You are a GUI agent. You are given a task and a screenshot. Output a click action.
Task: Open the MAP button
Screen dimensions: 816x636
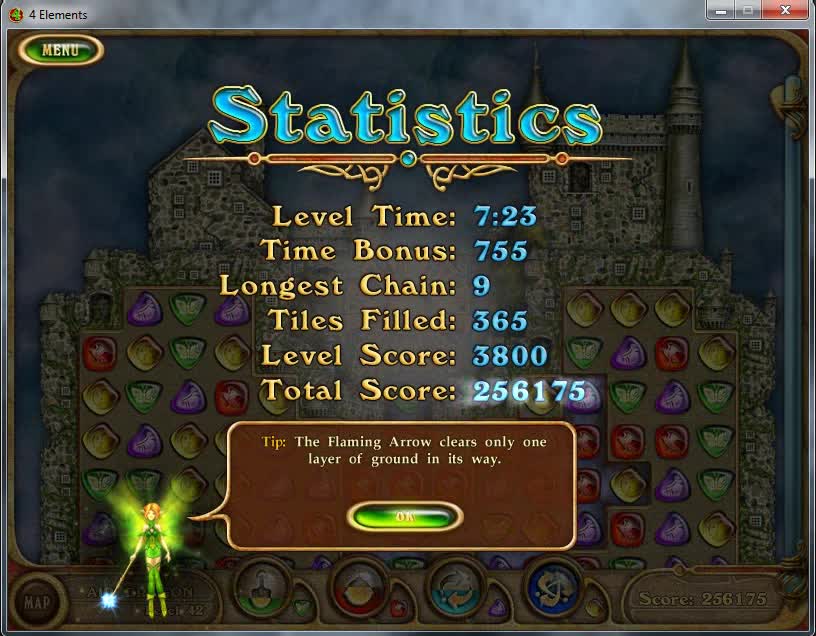tap(37, 602)
